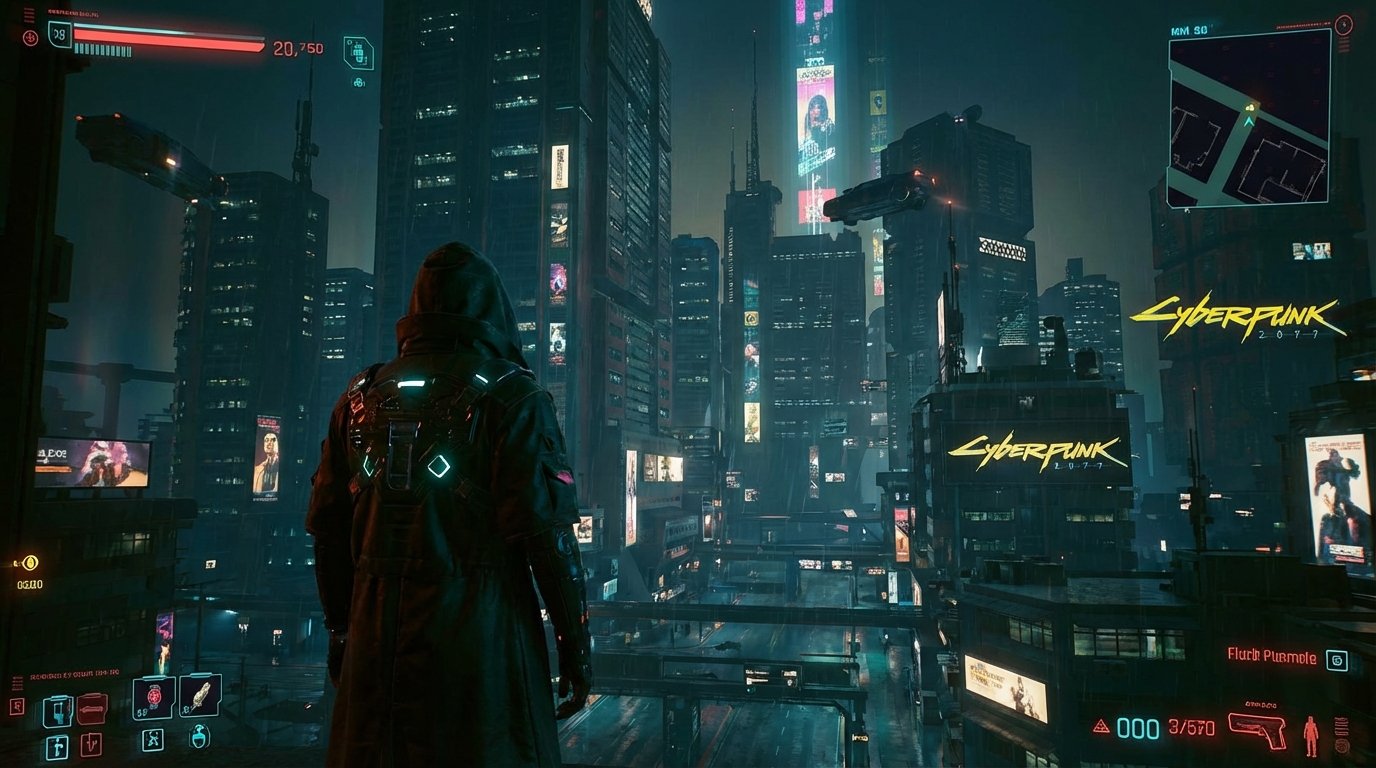Screen dimensions: 1376x768
Task: Toggle the red medkit icon in the top-left HUD
Action: pos(31,37)
